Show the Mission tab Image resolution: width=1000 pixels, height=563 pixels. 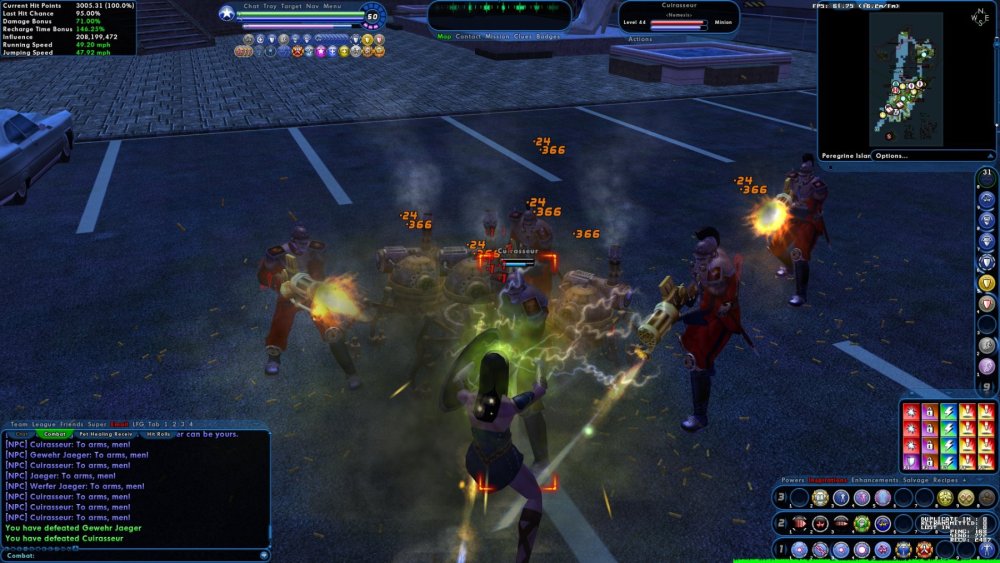[x=497, y=36]
